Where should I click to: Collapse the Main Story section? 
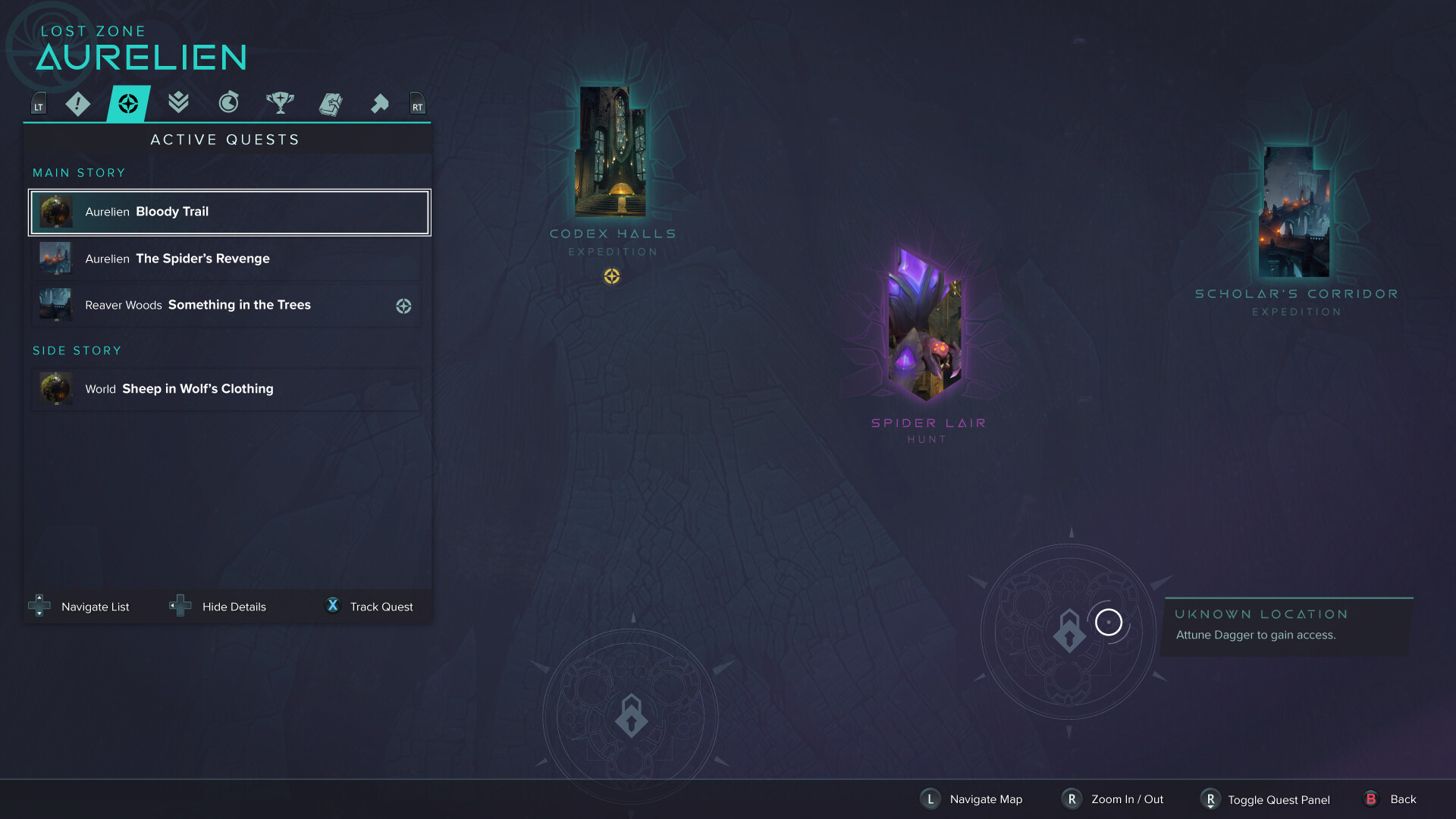click(79, 172)
